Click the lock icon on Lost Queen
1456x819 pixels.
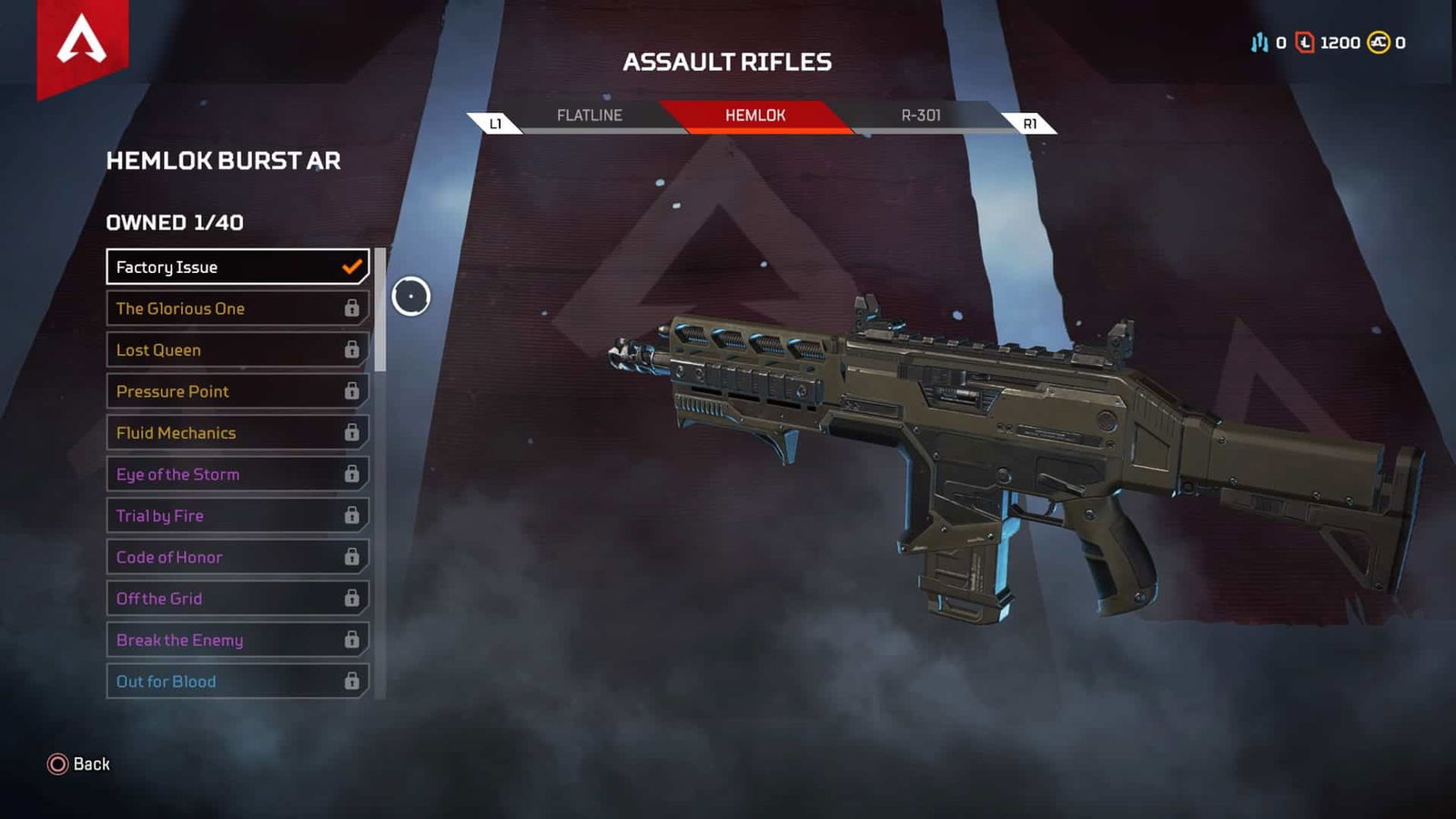click(353, 350)
